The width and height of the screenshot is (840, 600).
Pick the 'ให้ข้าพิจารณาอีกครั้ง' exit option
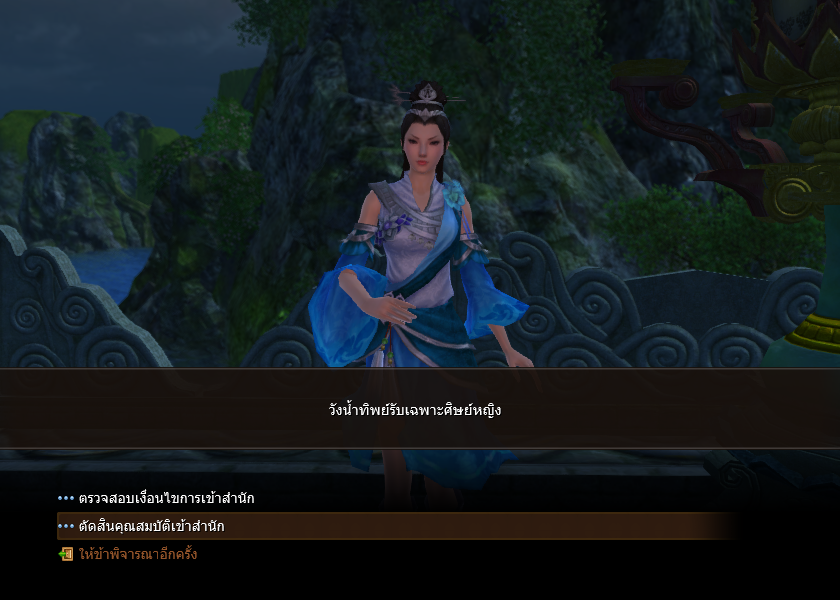[x=137, y=554]
